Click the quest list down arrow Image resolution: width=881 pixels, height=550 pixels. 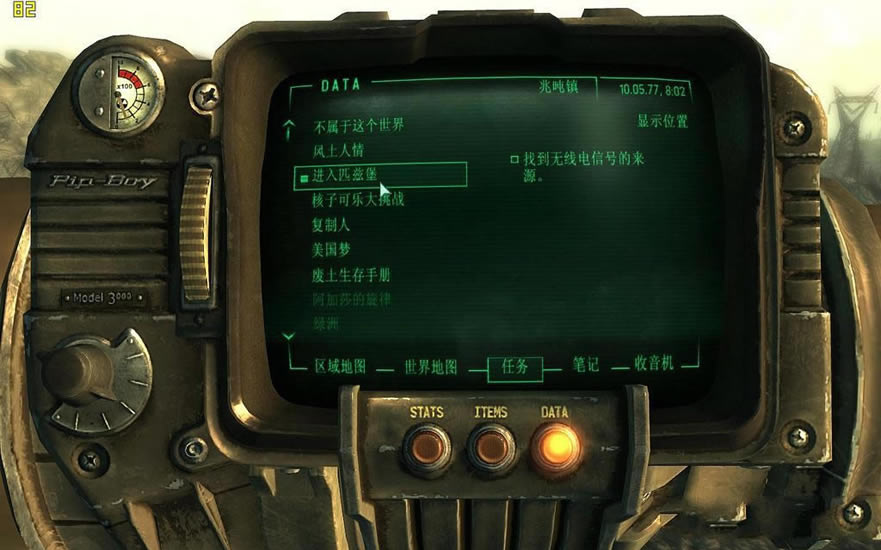tap(289, 336)
